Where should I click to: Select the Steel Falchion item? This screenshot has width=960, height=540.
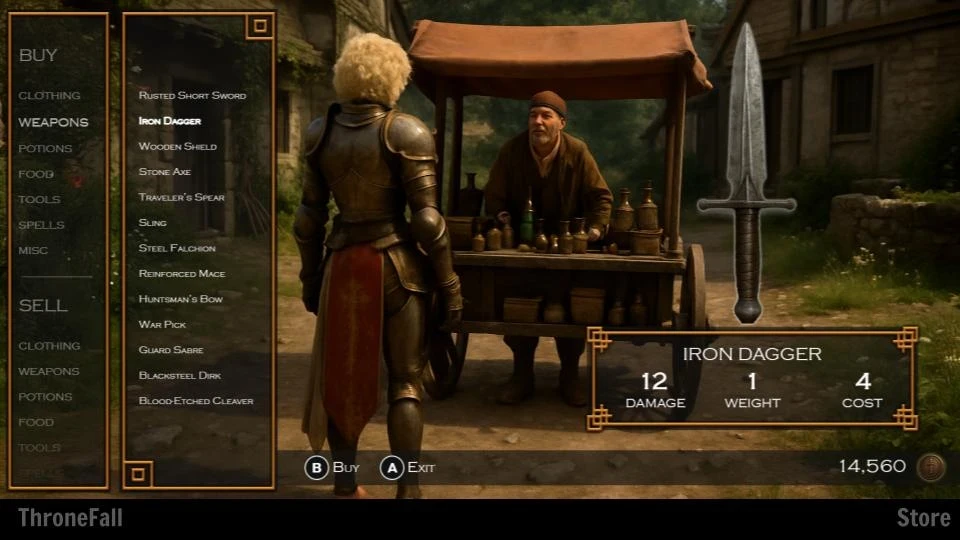pos(177,248)
